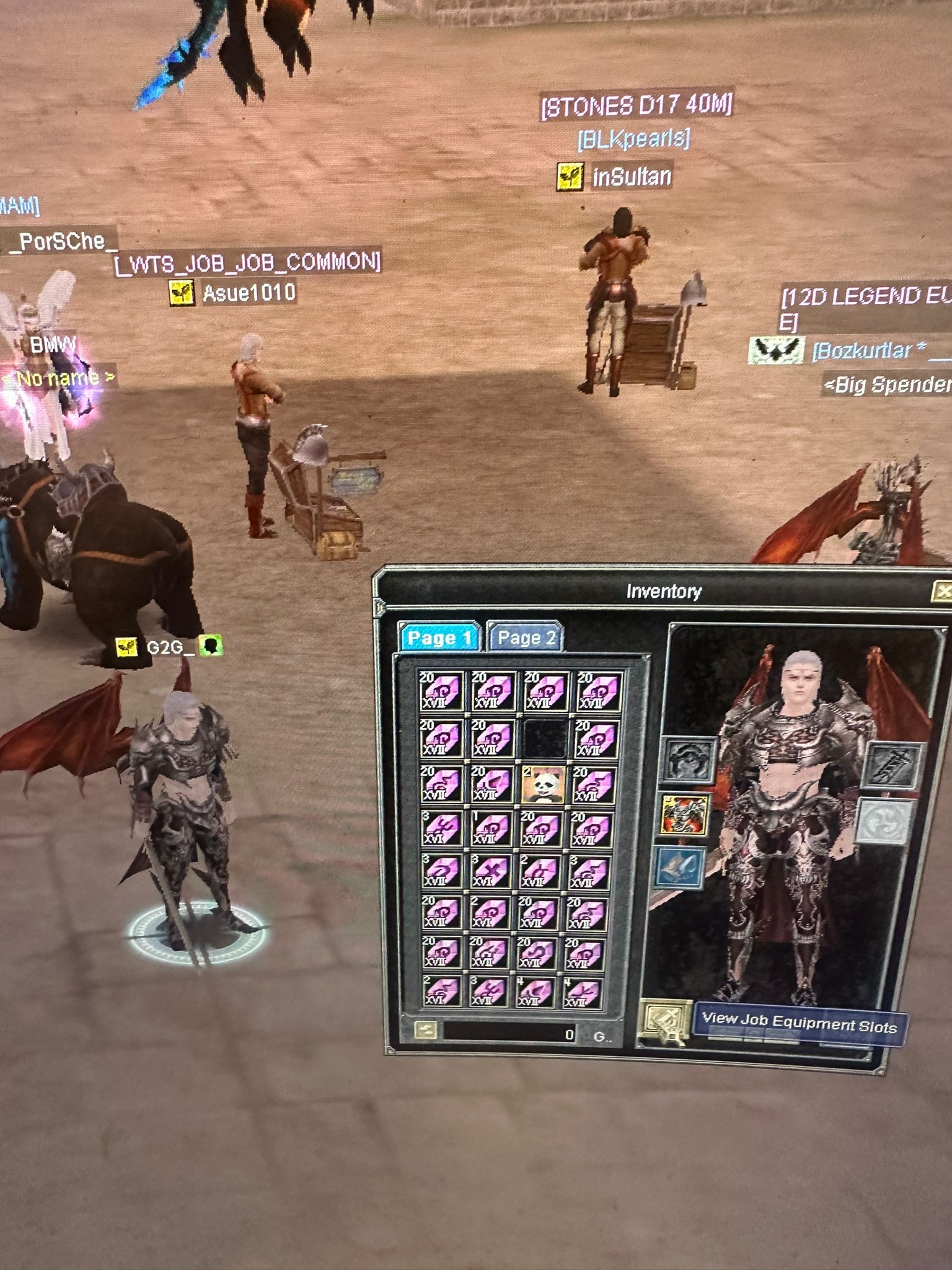Switch to the Page 2 inventory tab
This screenshot has width=952, height=1270.
(526, 637)
